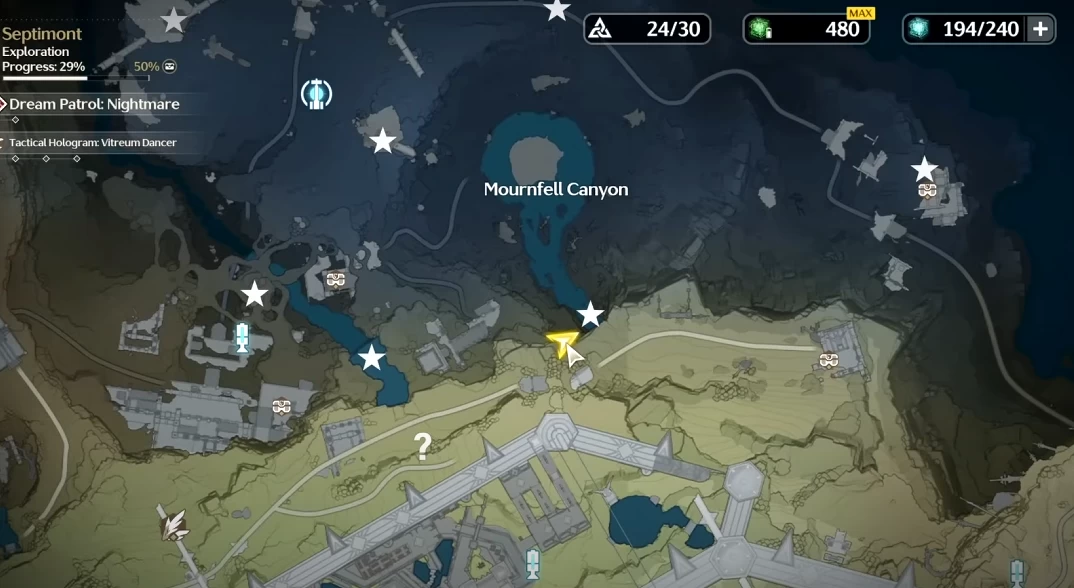Select the yellow player arrow marker
The width and height of the screenshot is (1074, 588).
pos(563,343)
